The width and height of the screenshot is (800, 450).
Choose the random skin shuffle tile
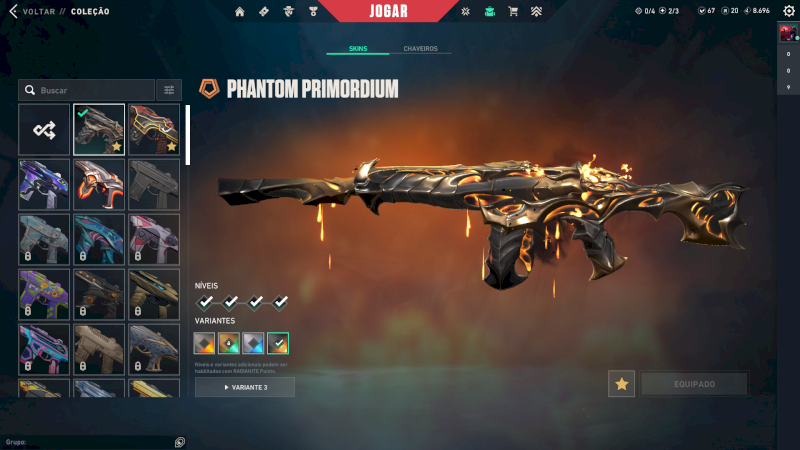44,129
